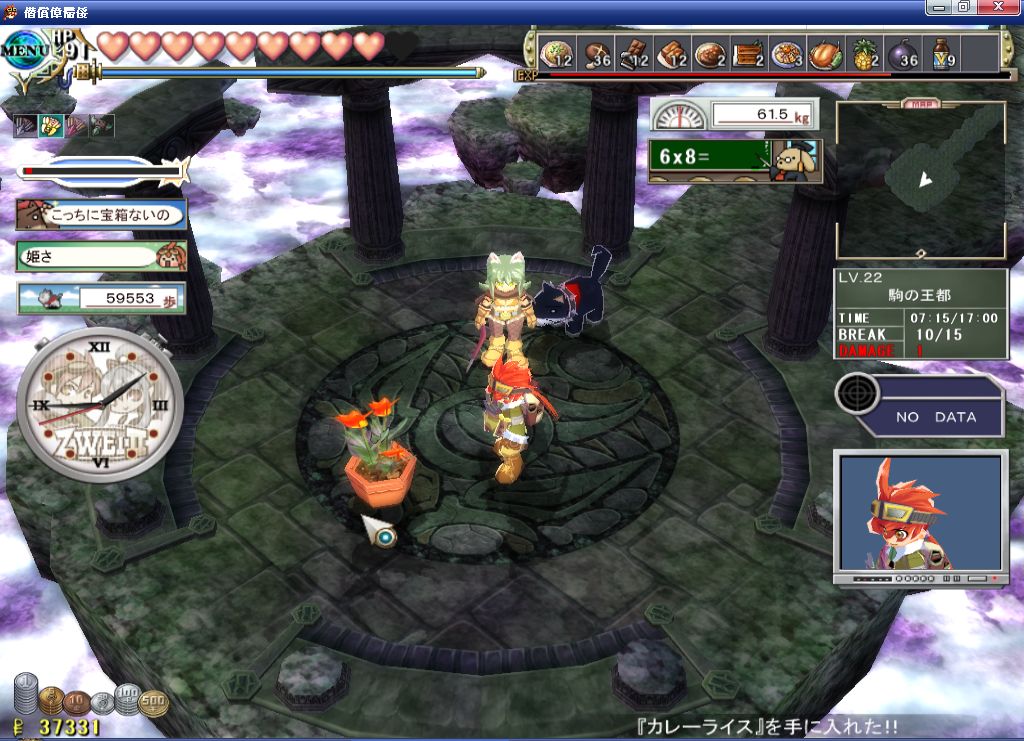Image resolution: width=1024 pixels, height=741 pixels.
Task: Minimize the game window
Action: (x=939, y=7)
